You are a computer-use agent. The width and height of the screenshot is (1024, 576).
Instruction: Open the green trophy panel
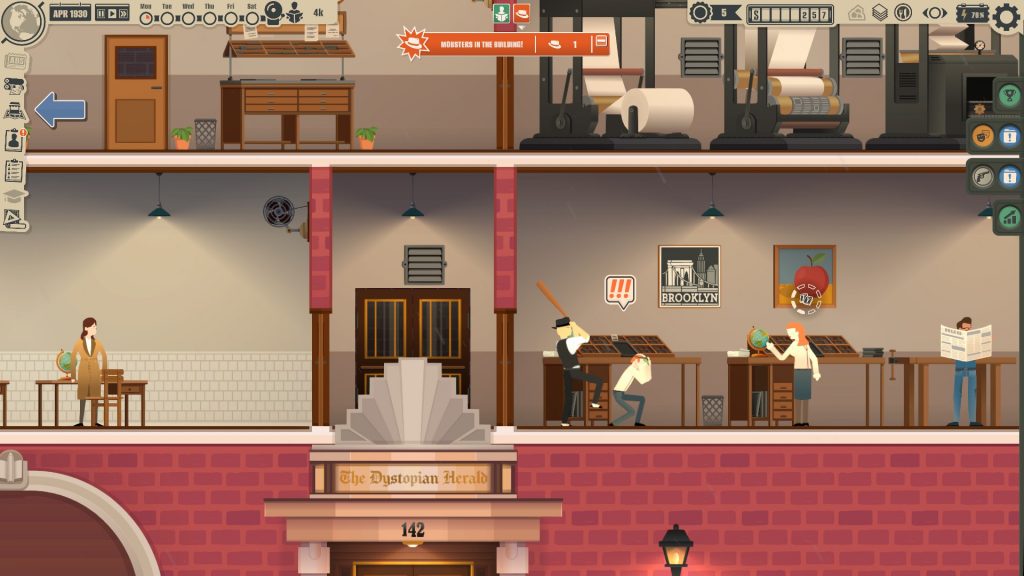[x=1008, y=95]
